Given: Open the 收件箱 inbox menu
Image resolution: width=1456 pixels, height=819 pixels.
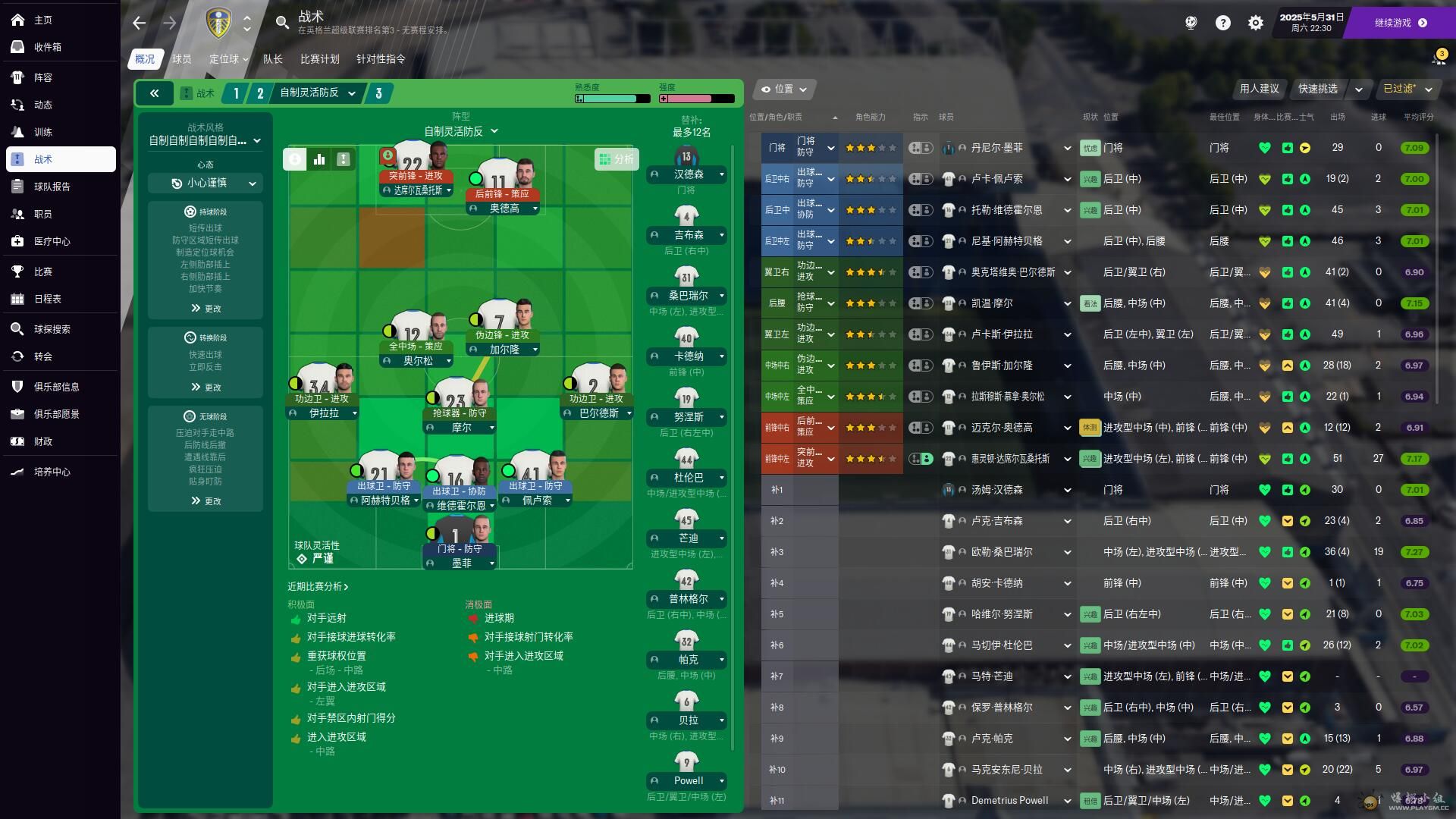Looking at the screenshot, I should 47,47.
